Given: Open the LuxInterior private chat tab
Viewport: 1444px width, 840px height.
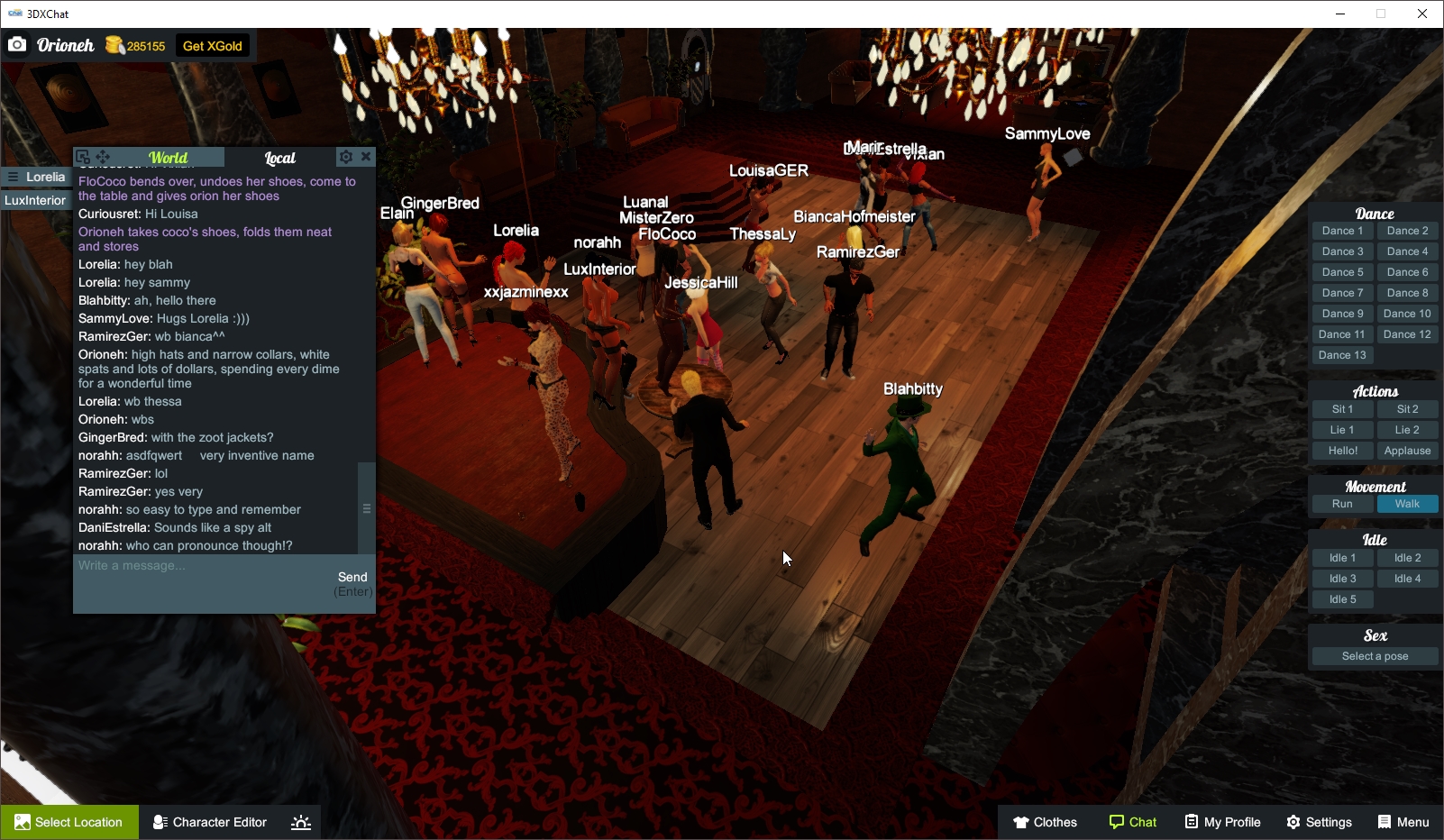Looking at the screenshot, I should pyautogui.click(x=36, y=200).
